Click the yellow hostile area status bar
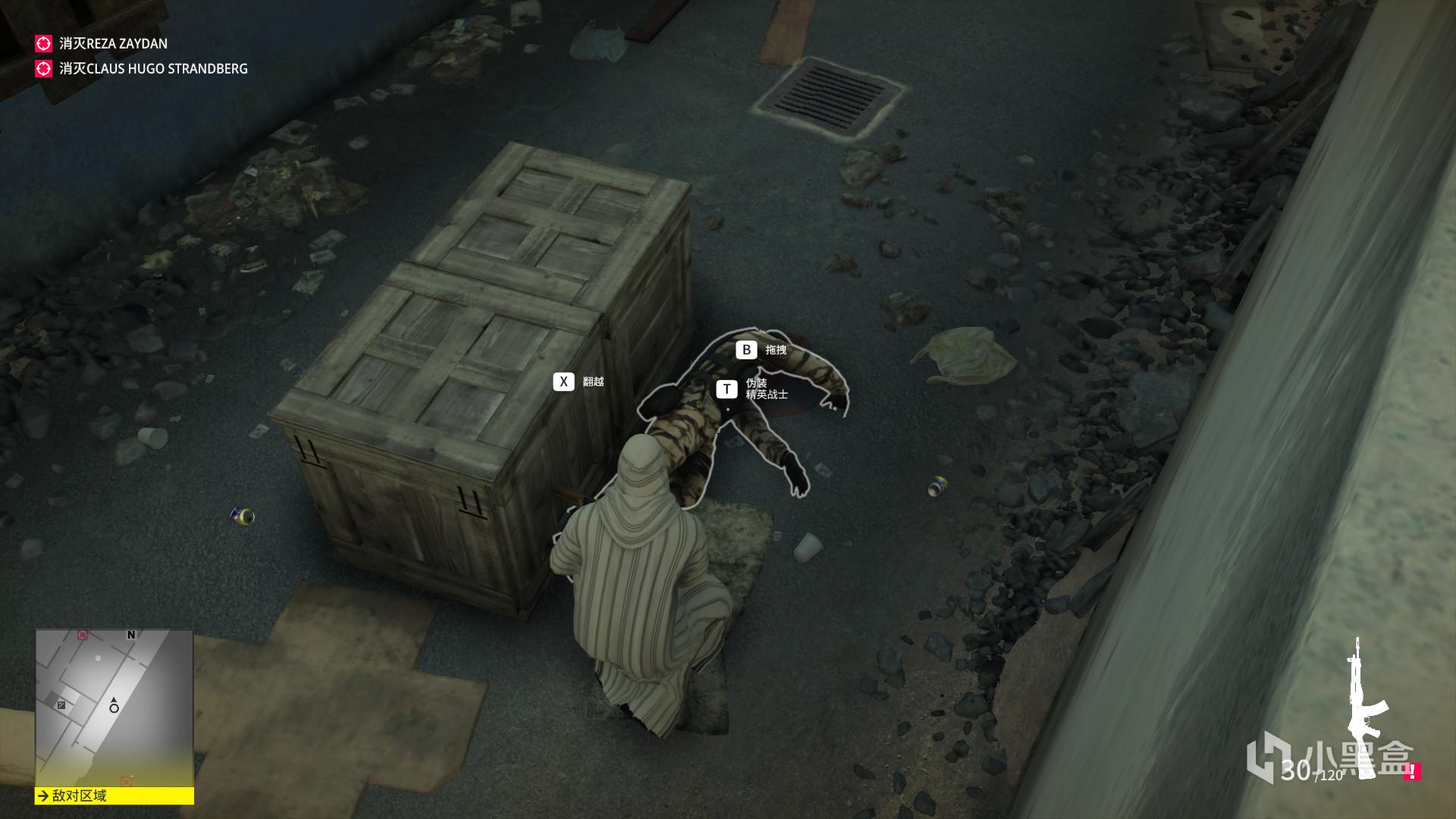Viewport: 1456px width, 819px height. tap(114, 795)
